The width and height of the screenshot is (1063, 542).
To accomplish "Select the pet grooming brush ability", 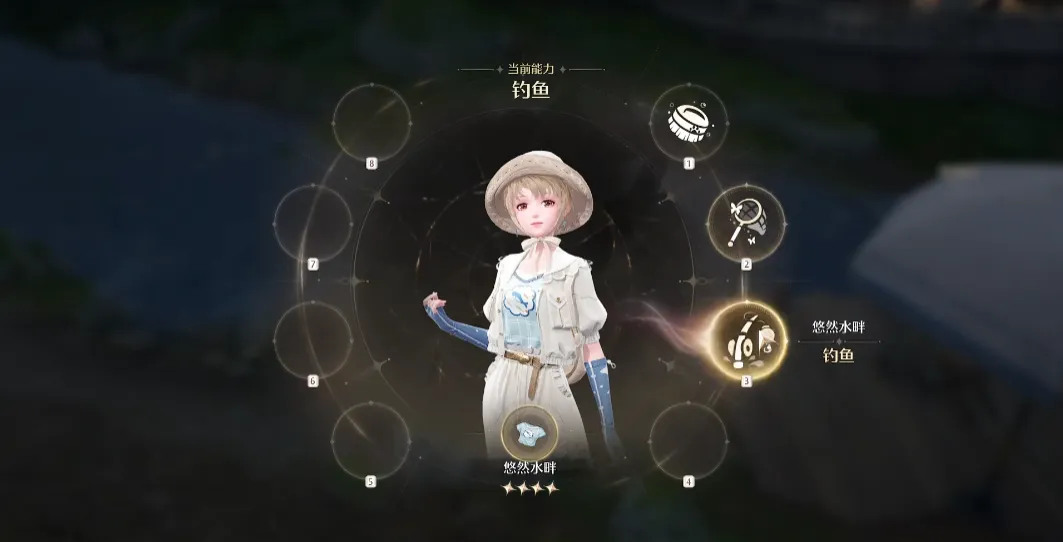I will tap(688, 122).
